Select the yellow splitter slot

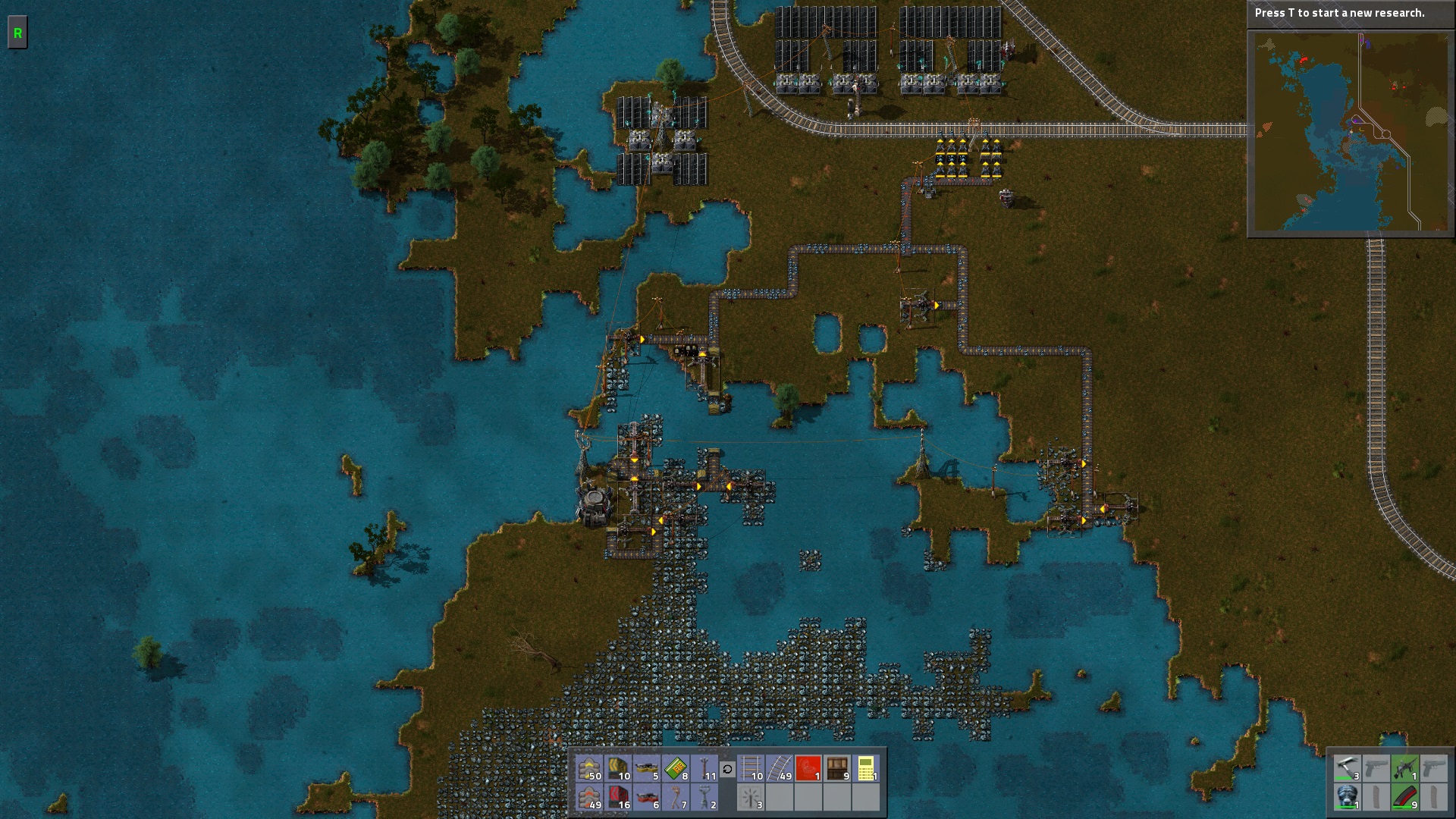point(648,769)
